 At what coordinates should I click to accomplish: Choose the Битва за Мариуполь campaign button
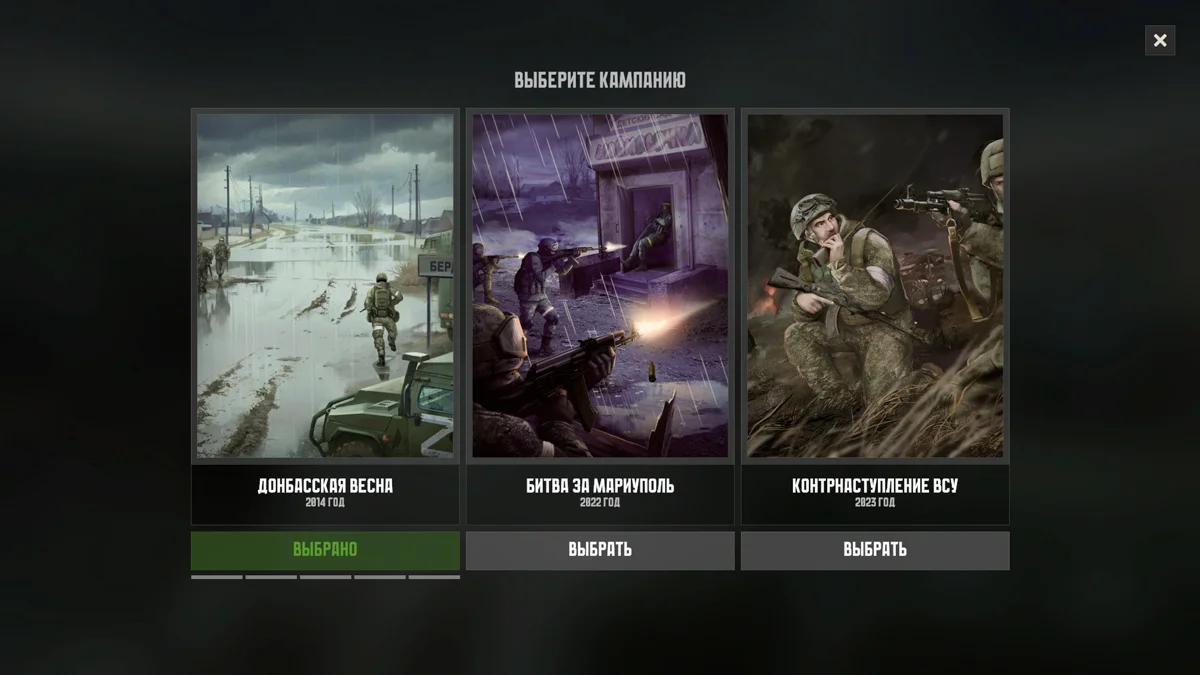pyautogui.click(x=600, y=550)
